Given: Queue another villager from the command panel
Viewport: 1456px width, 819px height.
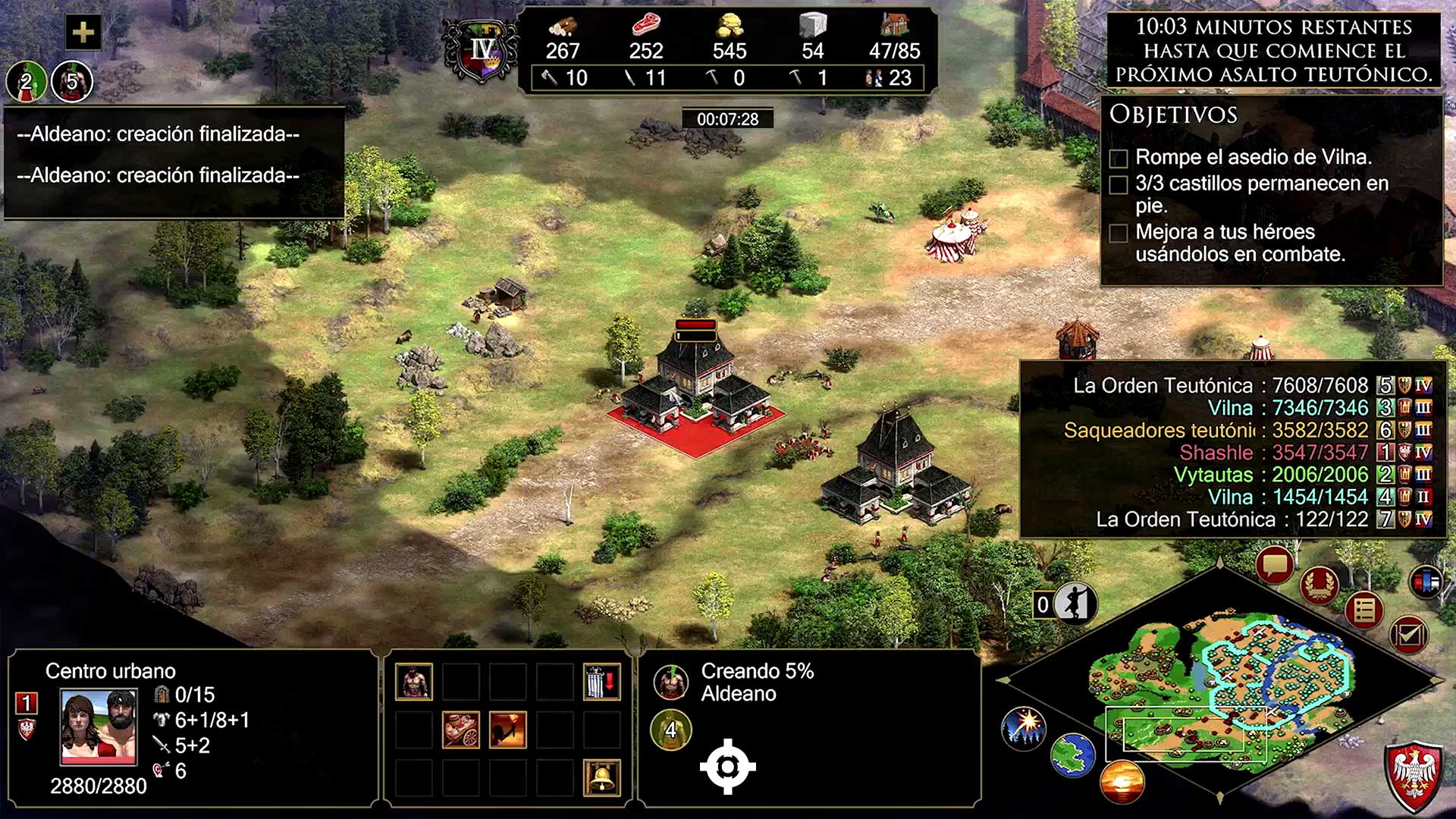Looking at the screenshot, I should pos(413,681).
